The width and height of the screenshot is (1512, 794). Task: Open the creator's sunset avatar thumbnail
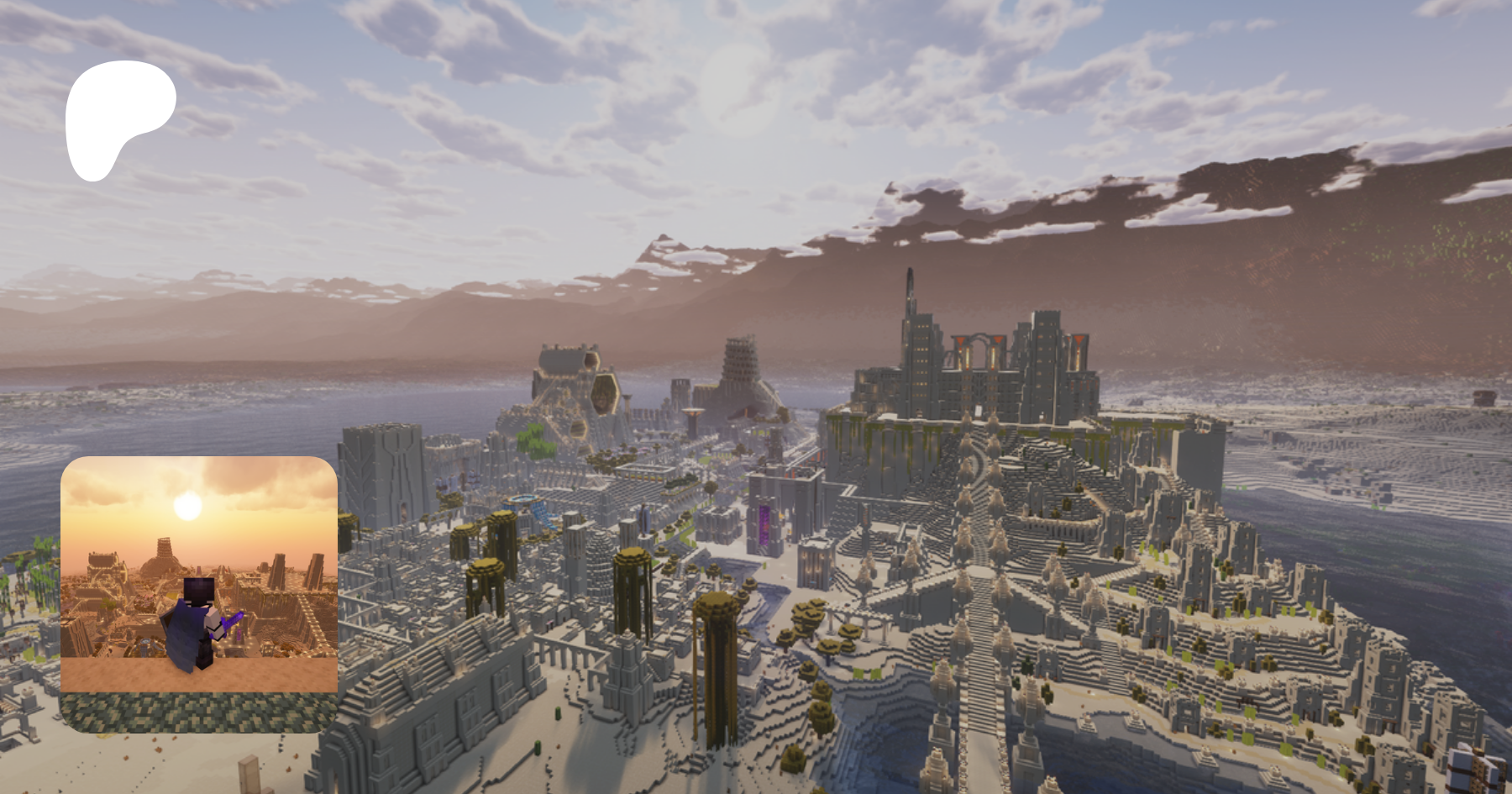click(x=199, y=593)
